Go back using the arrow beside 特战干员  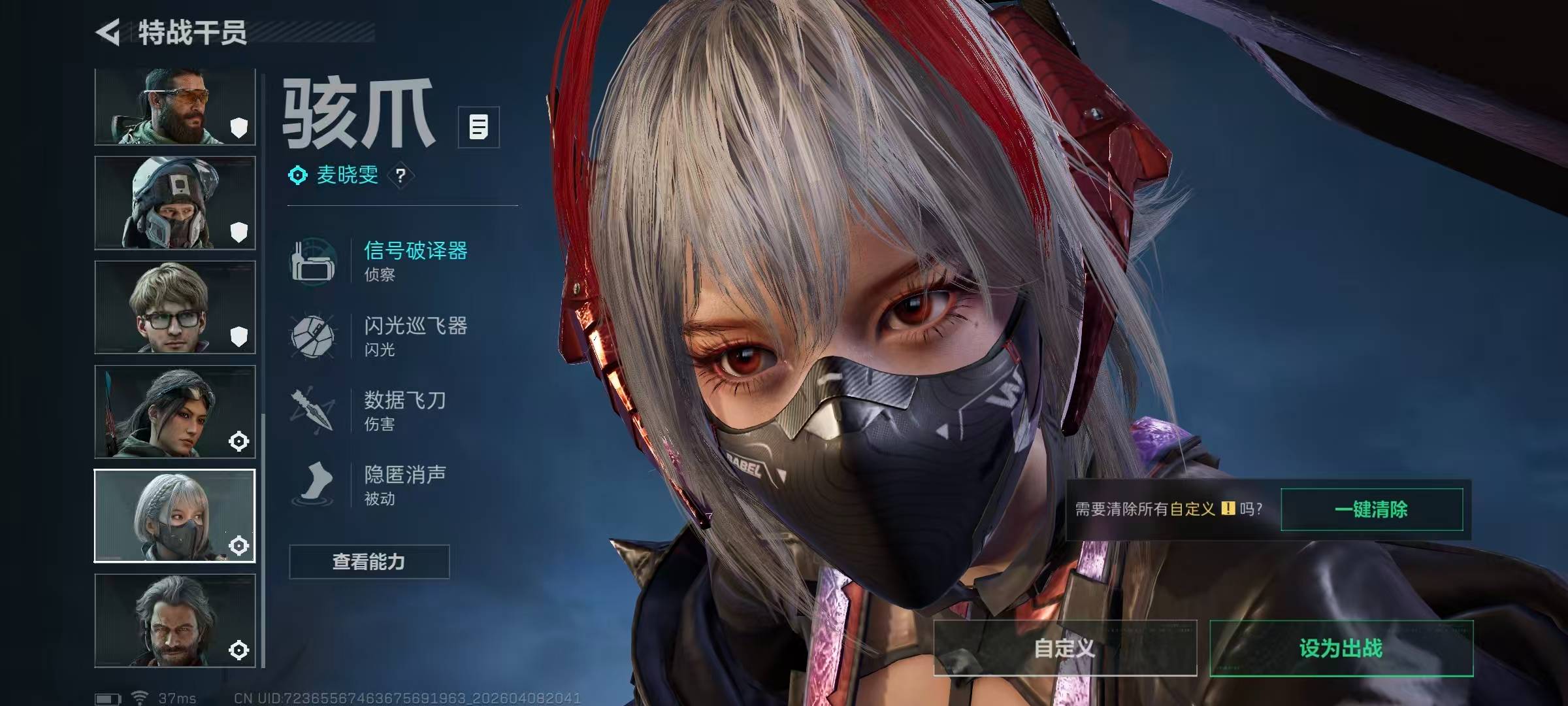point(108,32)
